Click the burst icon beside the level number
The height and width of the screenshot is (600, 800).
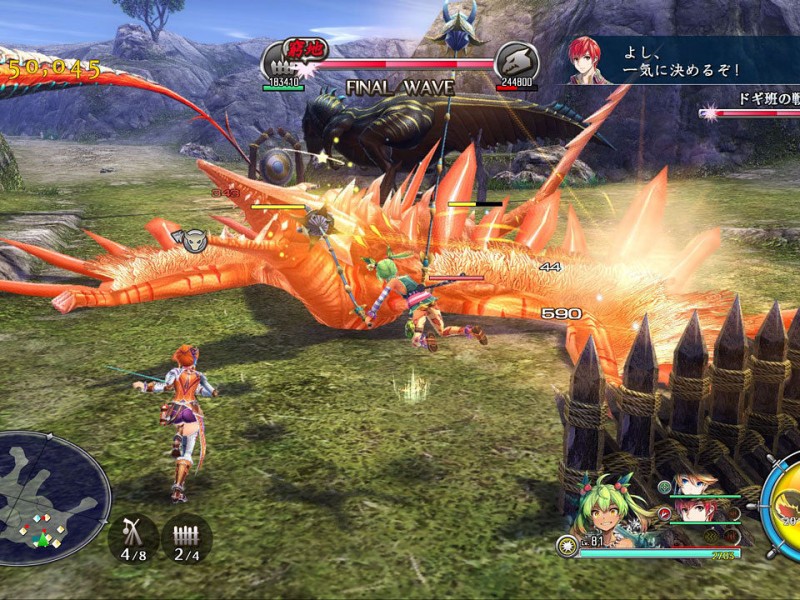(x=567, y=545)
